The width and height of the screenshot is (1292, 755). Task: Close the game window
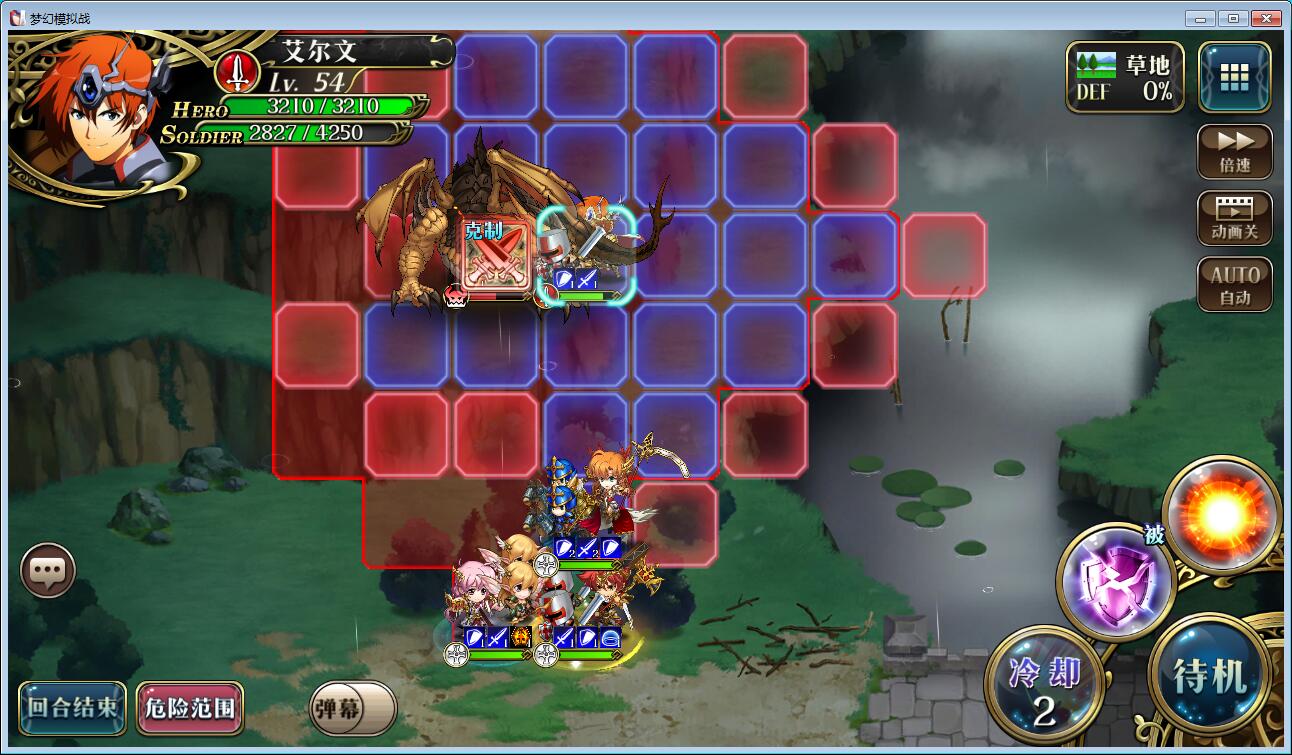point(1267,18)
